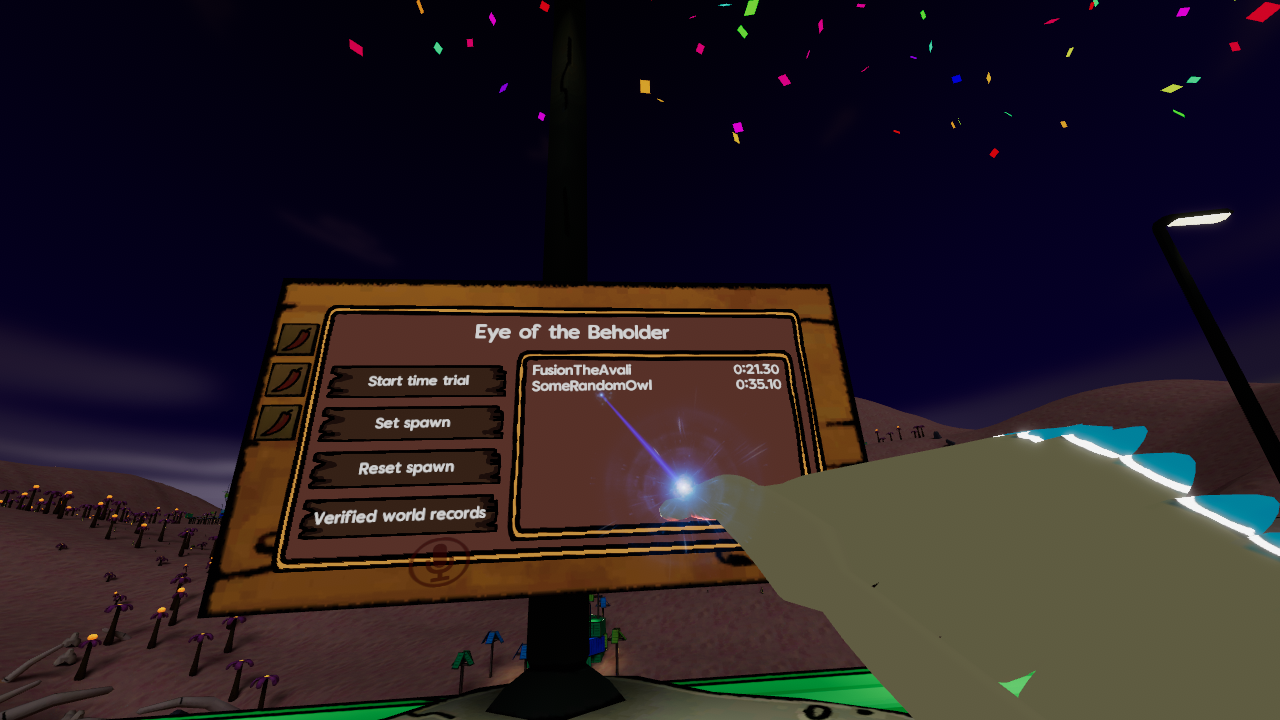Choose the Set spawn button
This screenshot has height=720, width=1280.
point(412,423)
